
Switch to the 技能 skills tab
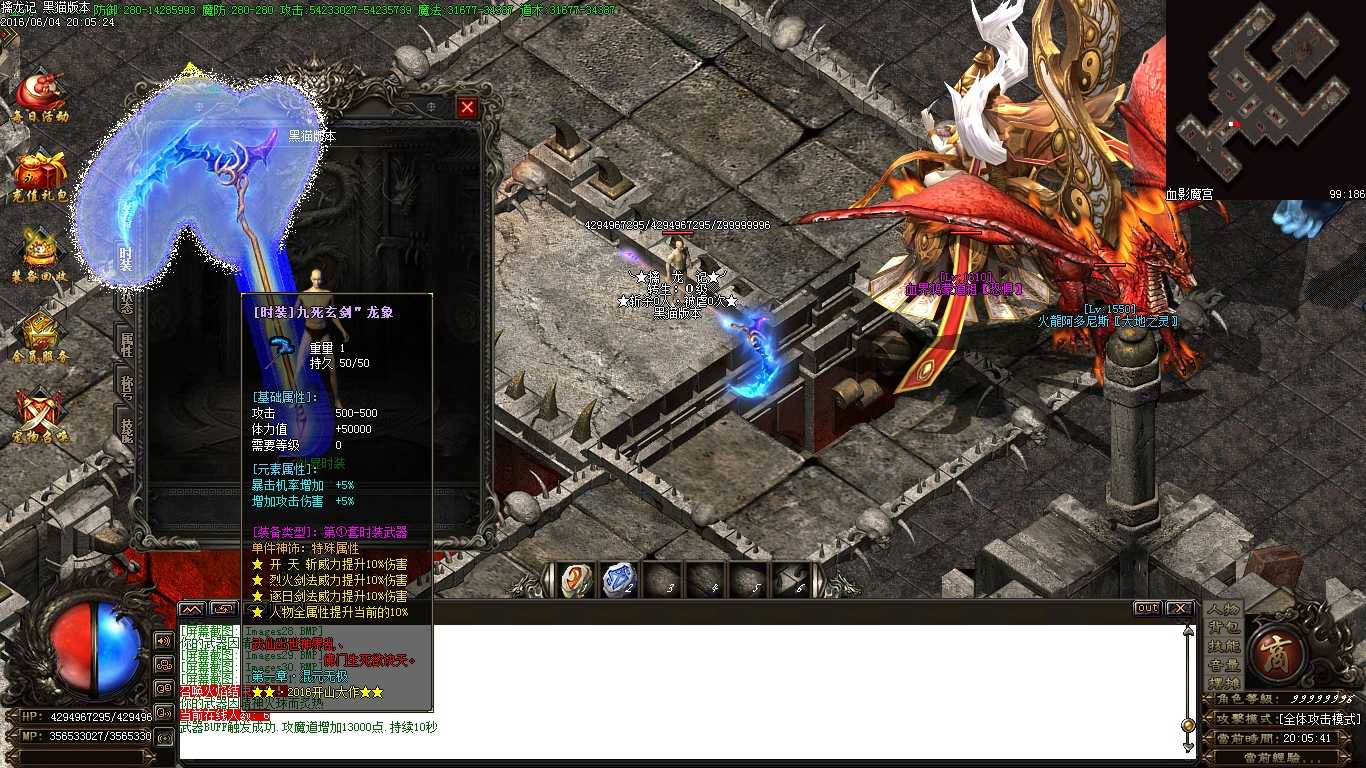(1224, 648)
